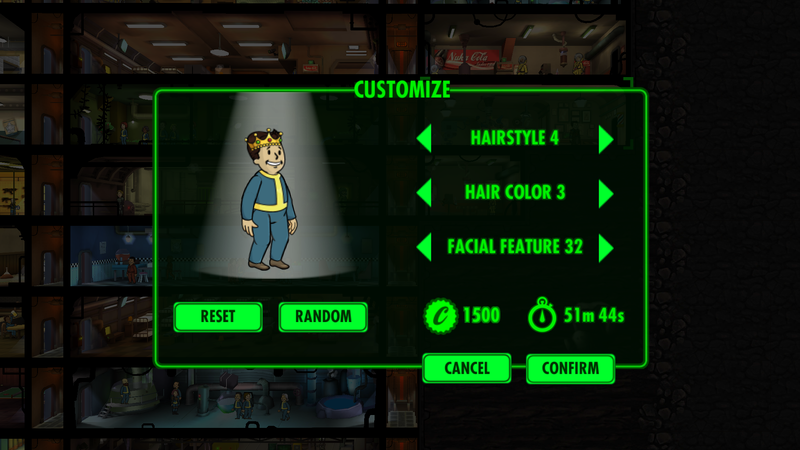Cancel the customization
This screenshot has width=800, height=450.
click(467, 368)
